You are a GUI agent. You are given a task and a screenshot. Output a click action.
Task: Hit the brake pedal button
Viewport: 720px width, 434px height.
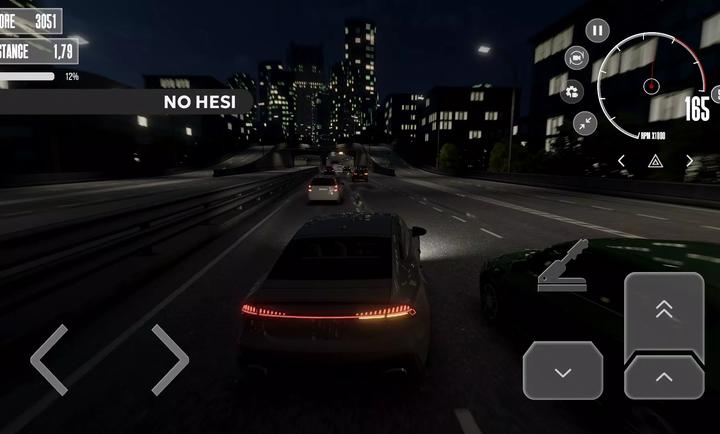(x=562, y=370)
